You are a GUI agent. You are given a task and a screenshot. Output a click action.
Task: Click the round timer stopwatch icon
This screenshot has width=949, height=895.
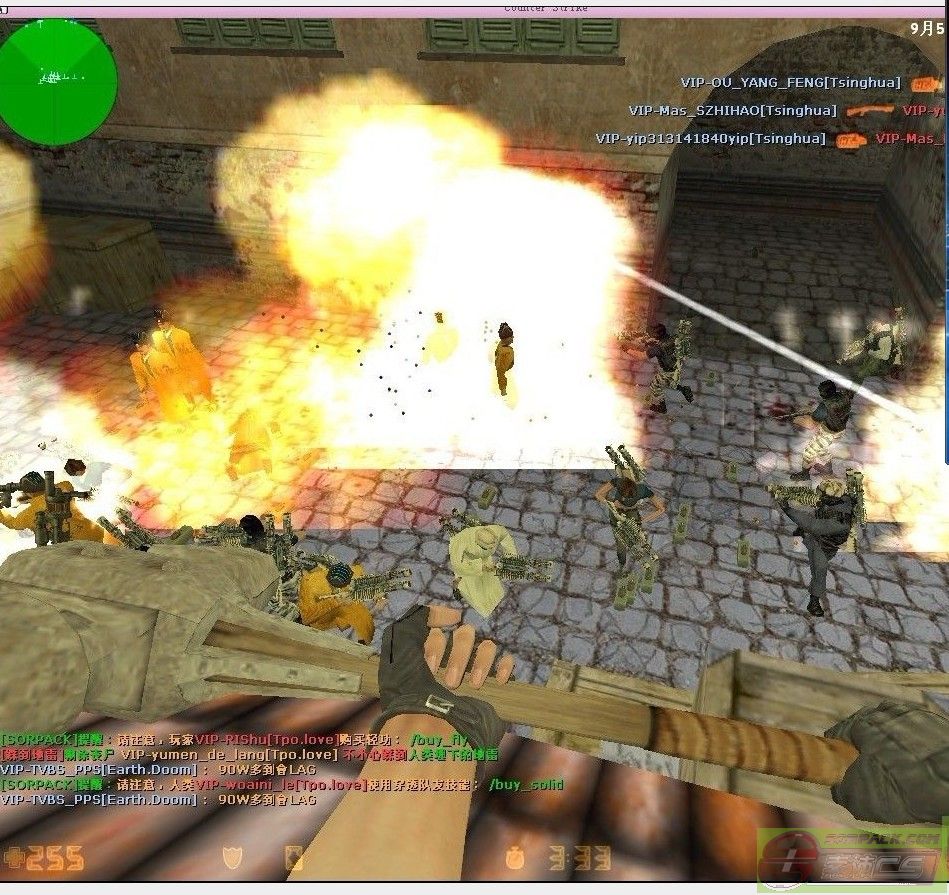513,857
